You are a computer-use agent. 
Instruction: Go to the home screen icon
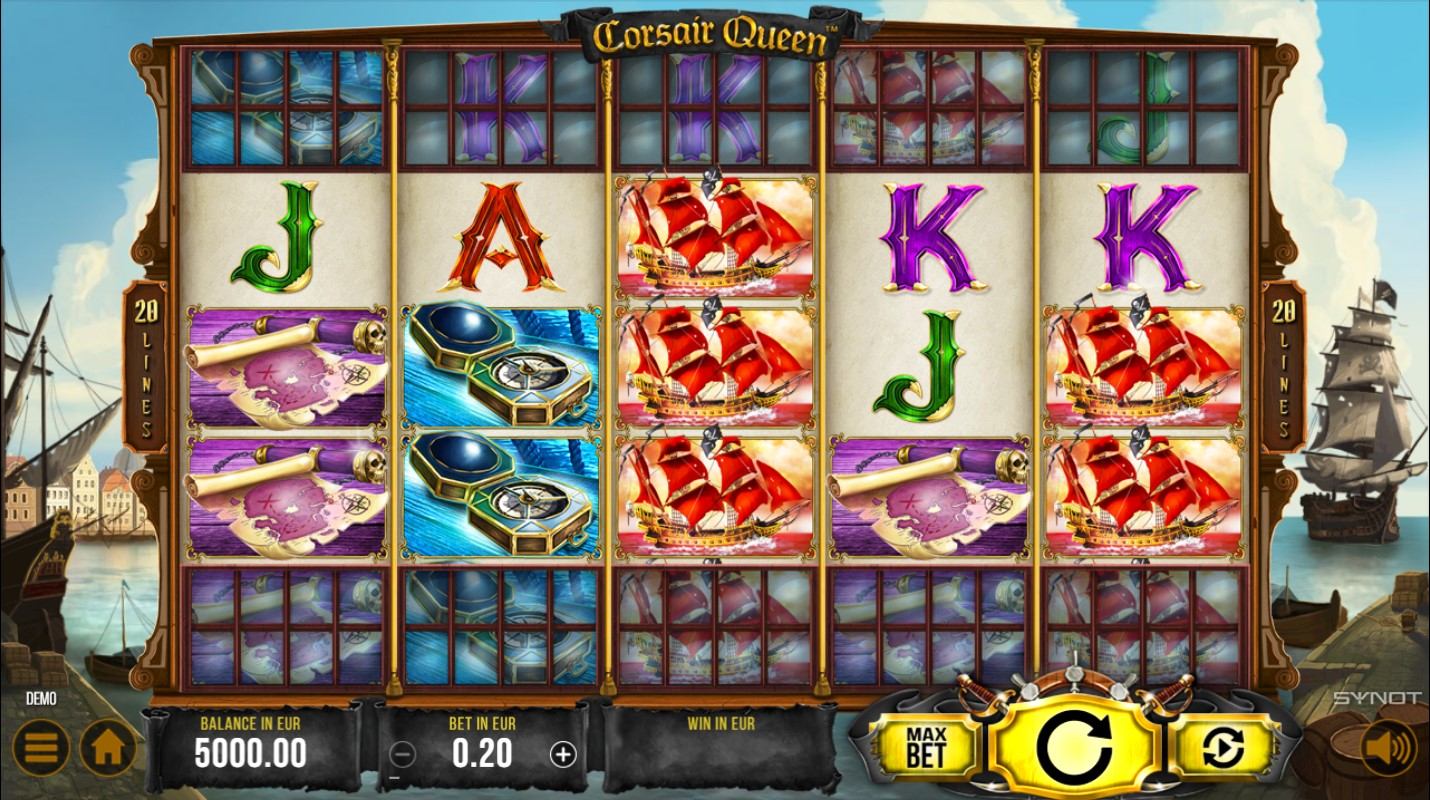(108, 747)
